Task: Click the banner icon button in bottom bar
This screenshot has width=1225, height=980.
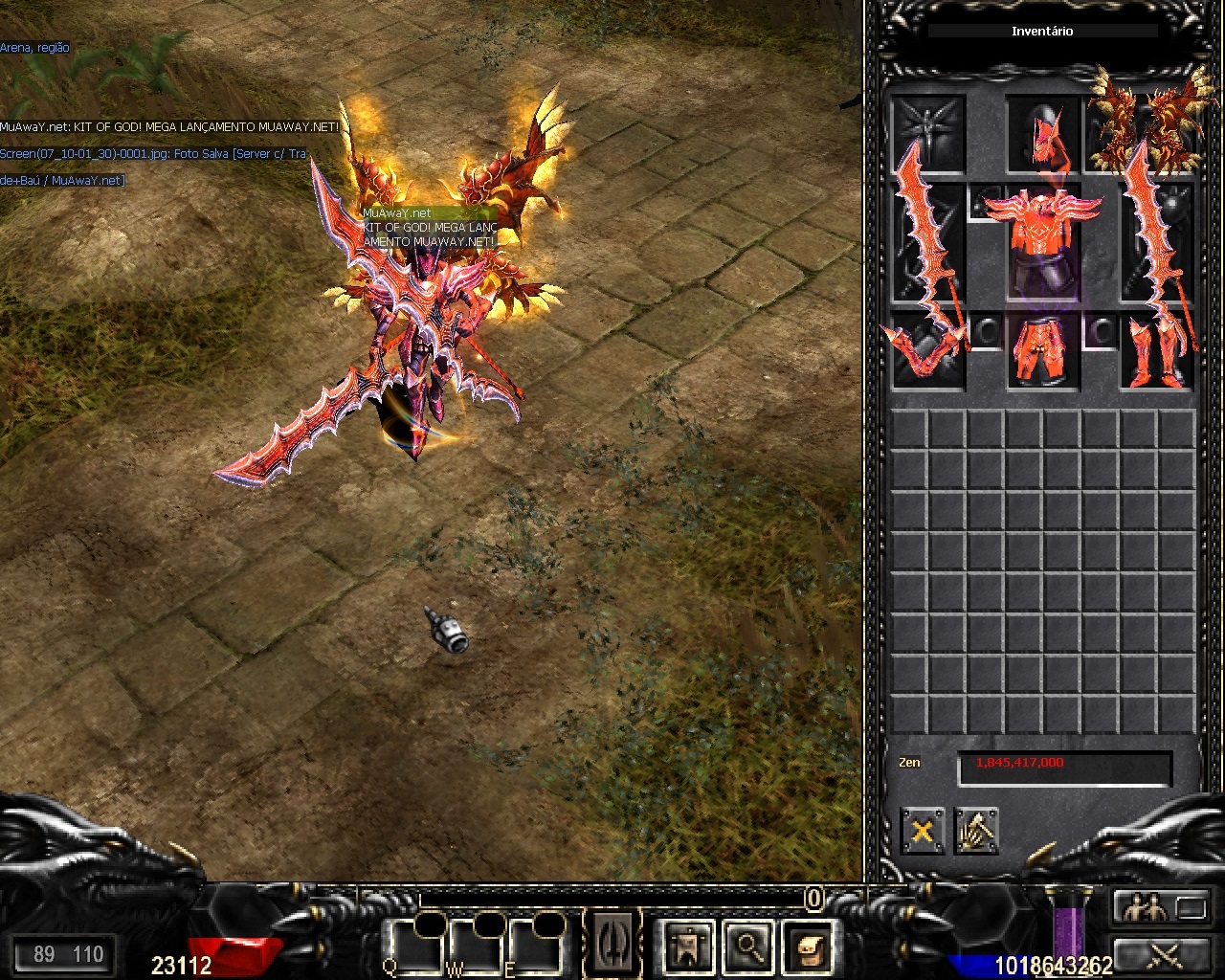Action: tap(687, 946)
